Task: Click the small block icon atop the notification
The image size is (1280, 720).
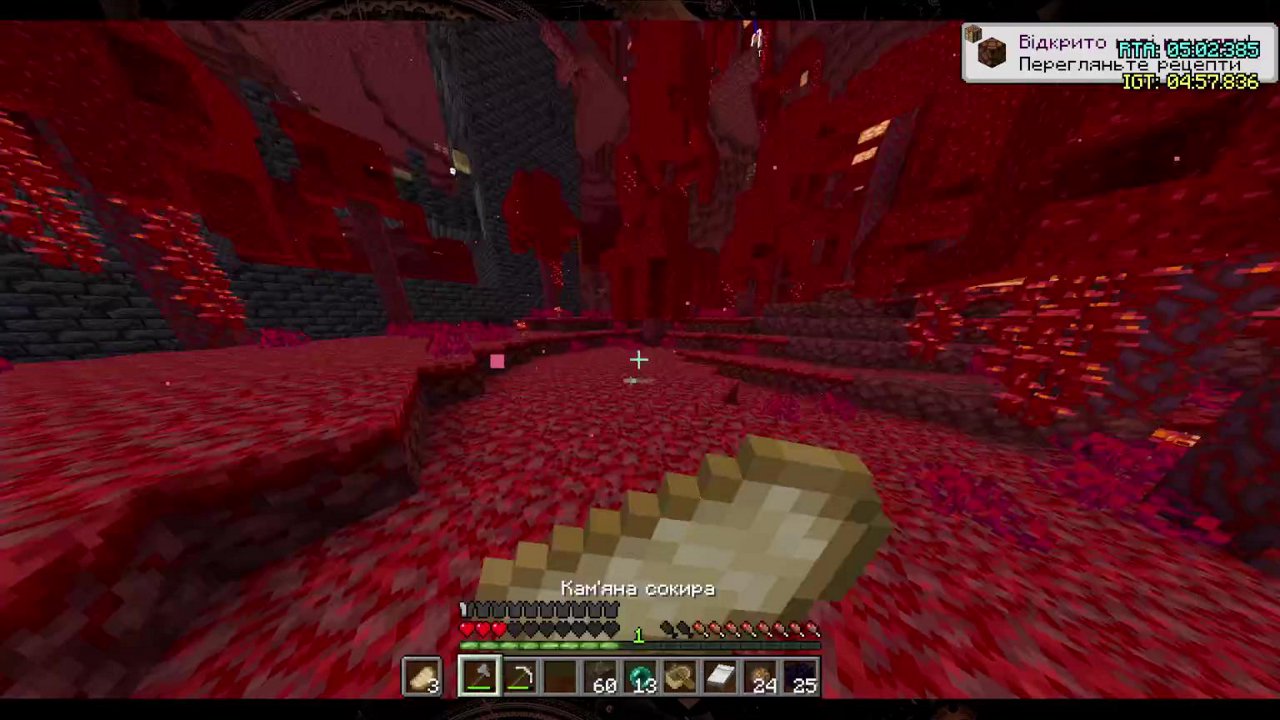Action: pos(972,34)
